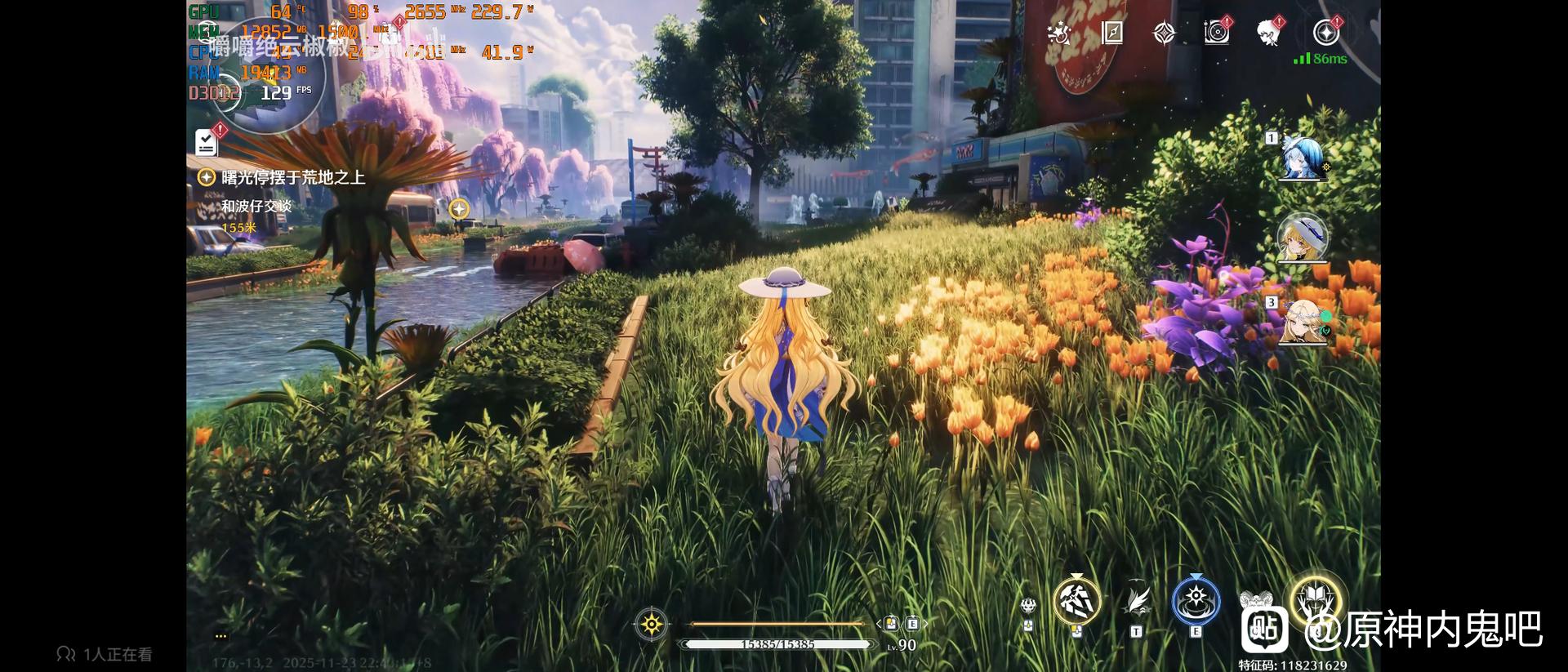Open the circled star menu icon
The image size is (1568, 672).
pyautogui.click(x=1325, y=33)
